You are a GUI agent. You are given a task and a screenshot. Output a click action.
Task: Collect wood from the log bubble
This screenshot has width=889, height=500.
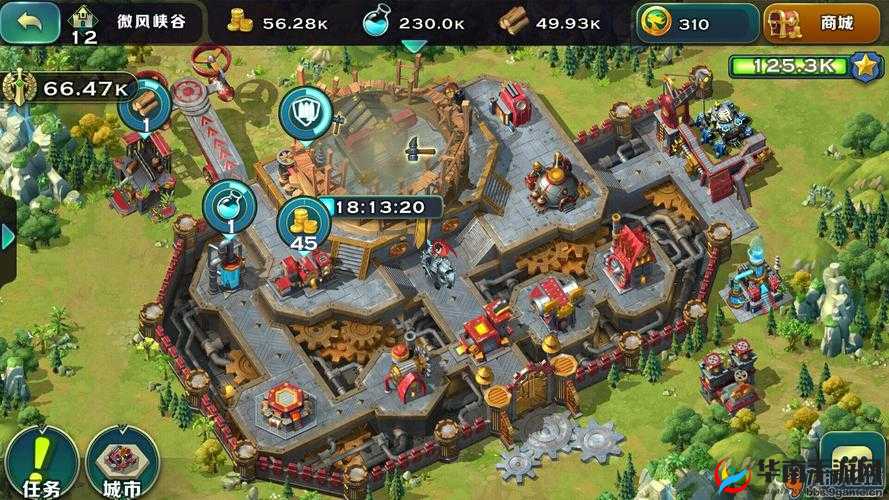144,106
